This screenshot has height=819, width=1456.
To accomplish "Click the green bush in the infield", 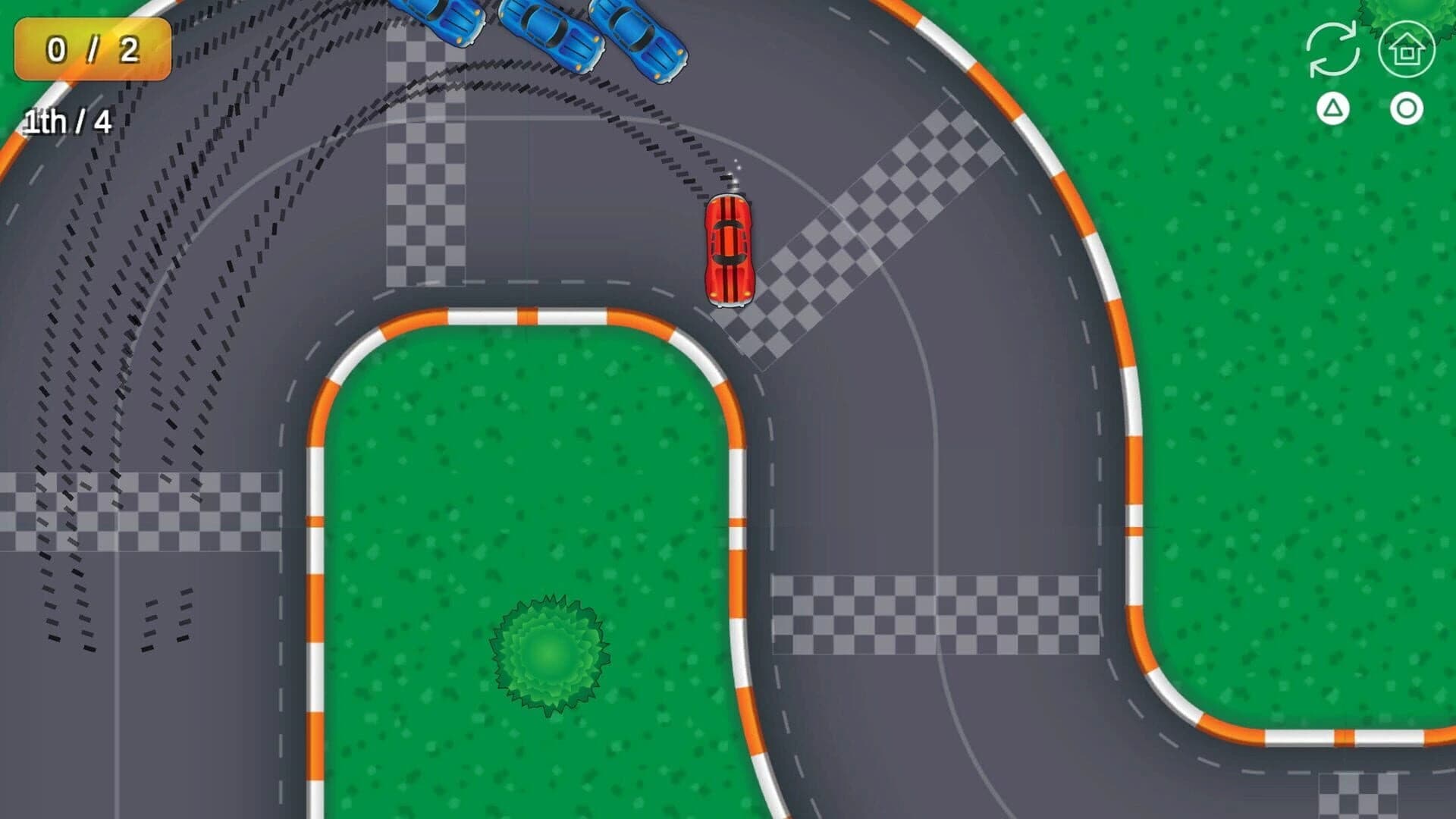I will click(x=550, y=656).
